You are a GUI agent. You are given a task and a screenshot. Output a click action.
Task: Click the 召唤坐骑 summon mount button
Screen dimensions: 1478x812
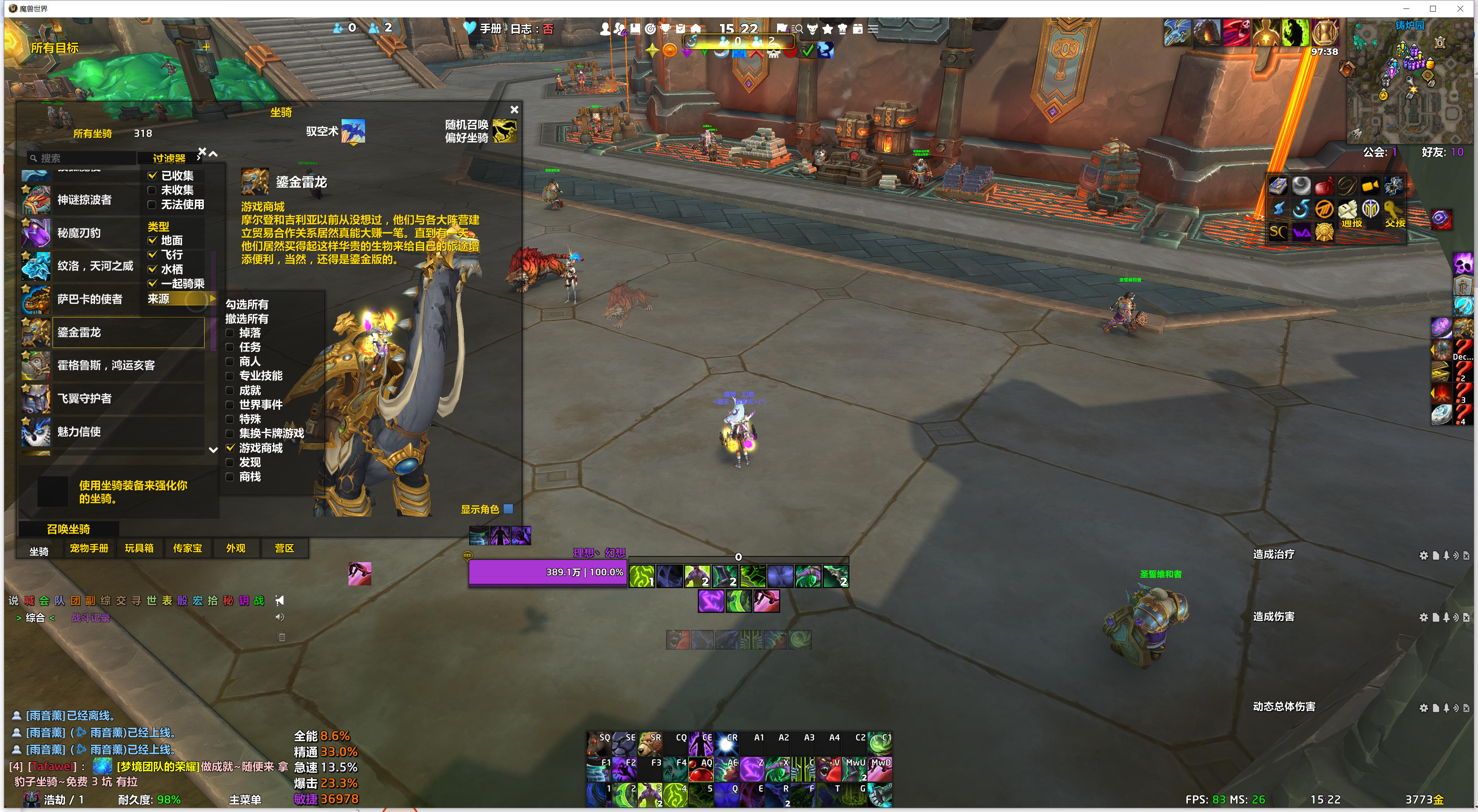68,529
